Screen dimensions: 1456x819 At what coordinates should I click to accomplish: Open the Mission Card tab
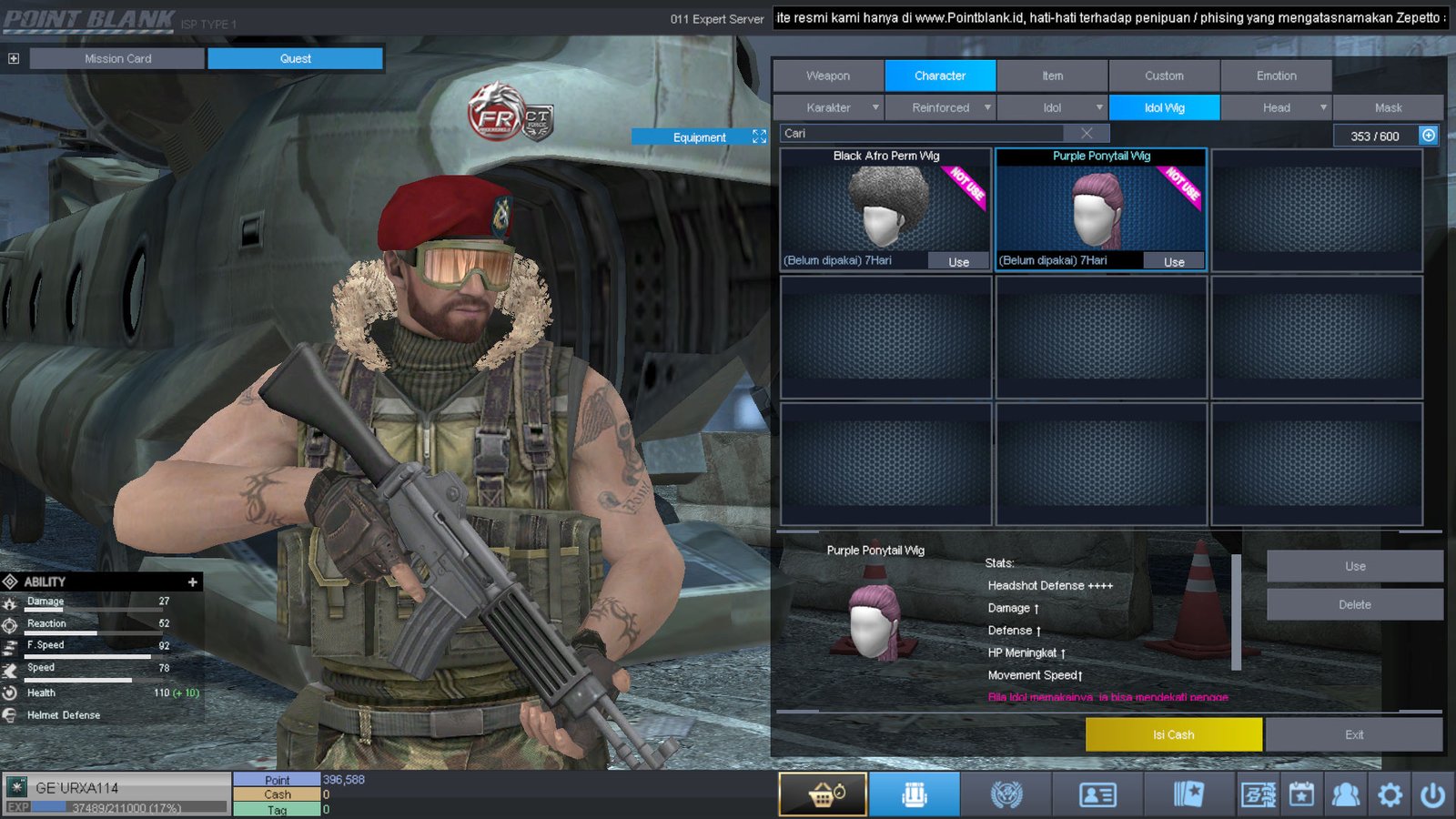(x=117, y=58)
